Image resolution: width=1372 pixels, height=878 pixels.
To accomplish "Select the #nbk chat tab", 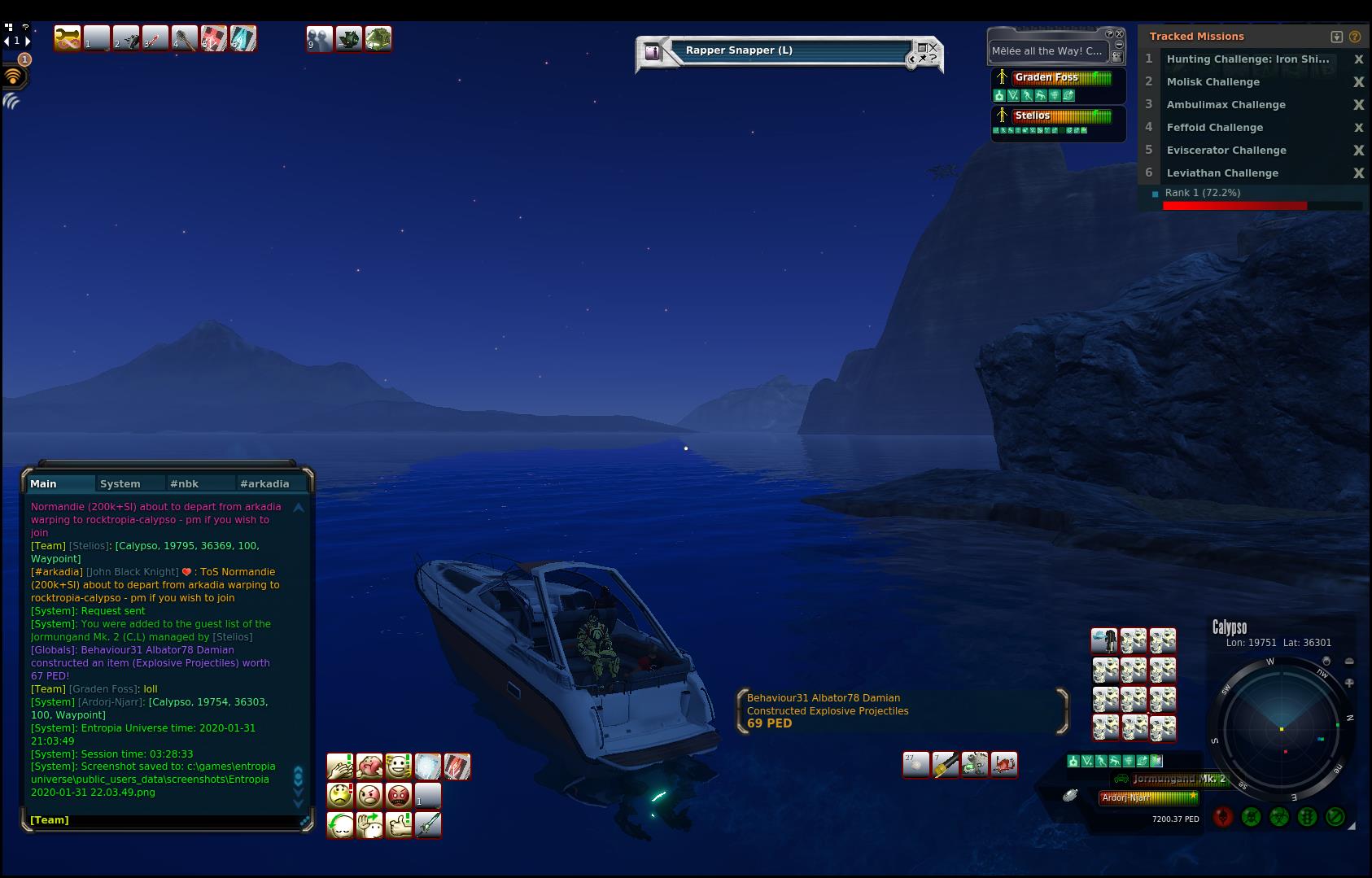I will (x=184, y=483).
